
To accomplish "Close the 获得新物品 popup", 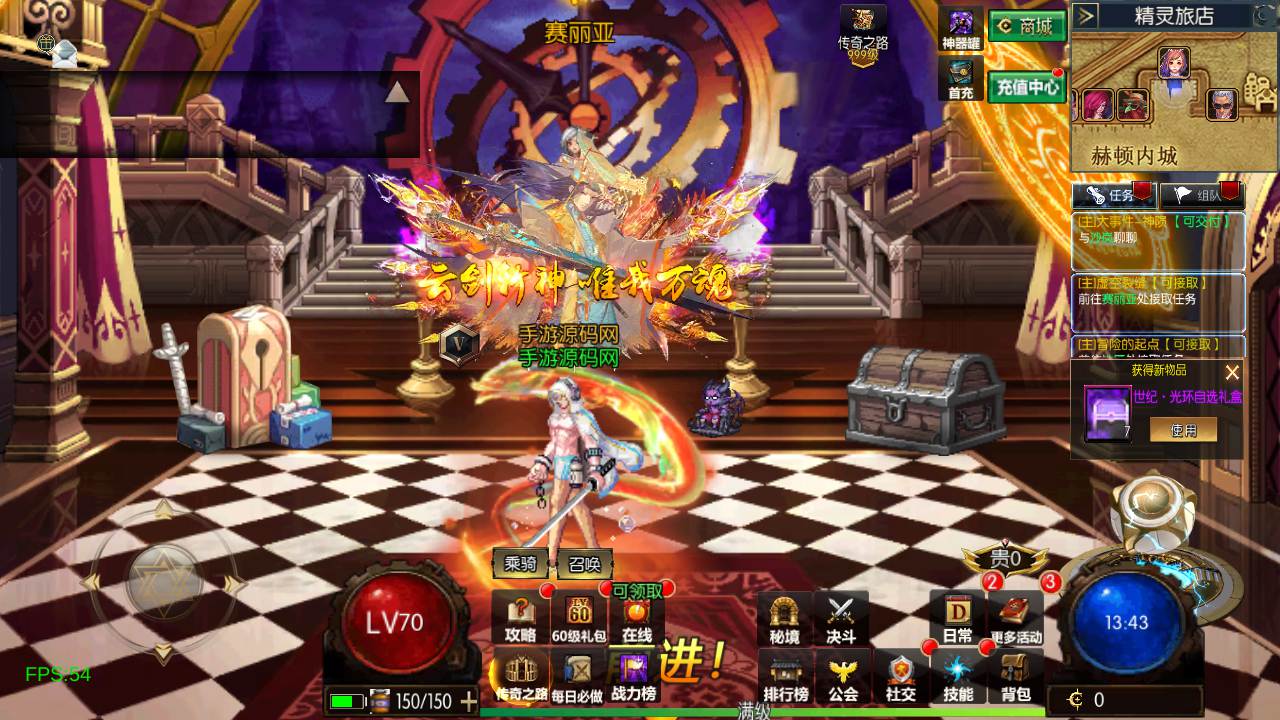I will pos(1232,372).
